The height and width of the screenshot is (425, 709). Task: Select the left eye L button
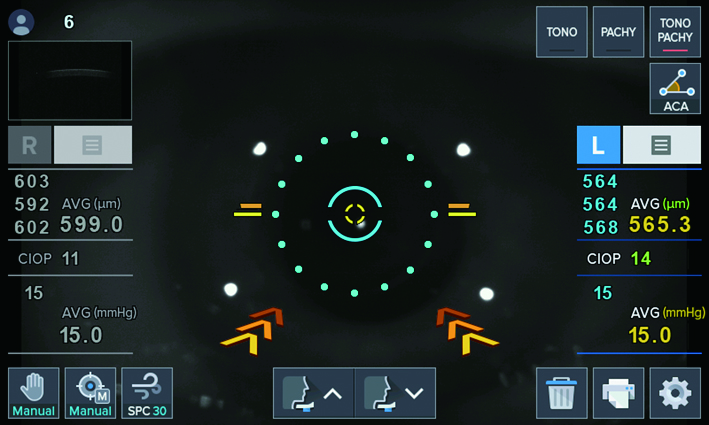[598, 145]
